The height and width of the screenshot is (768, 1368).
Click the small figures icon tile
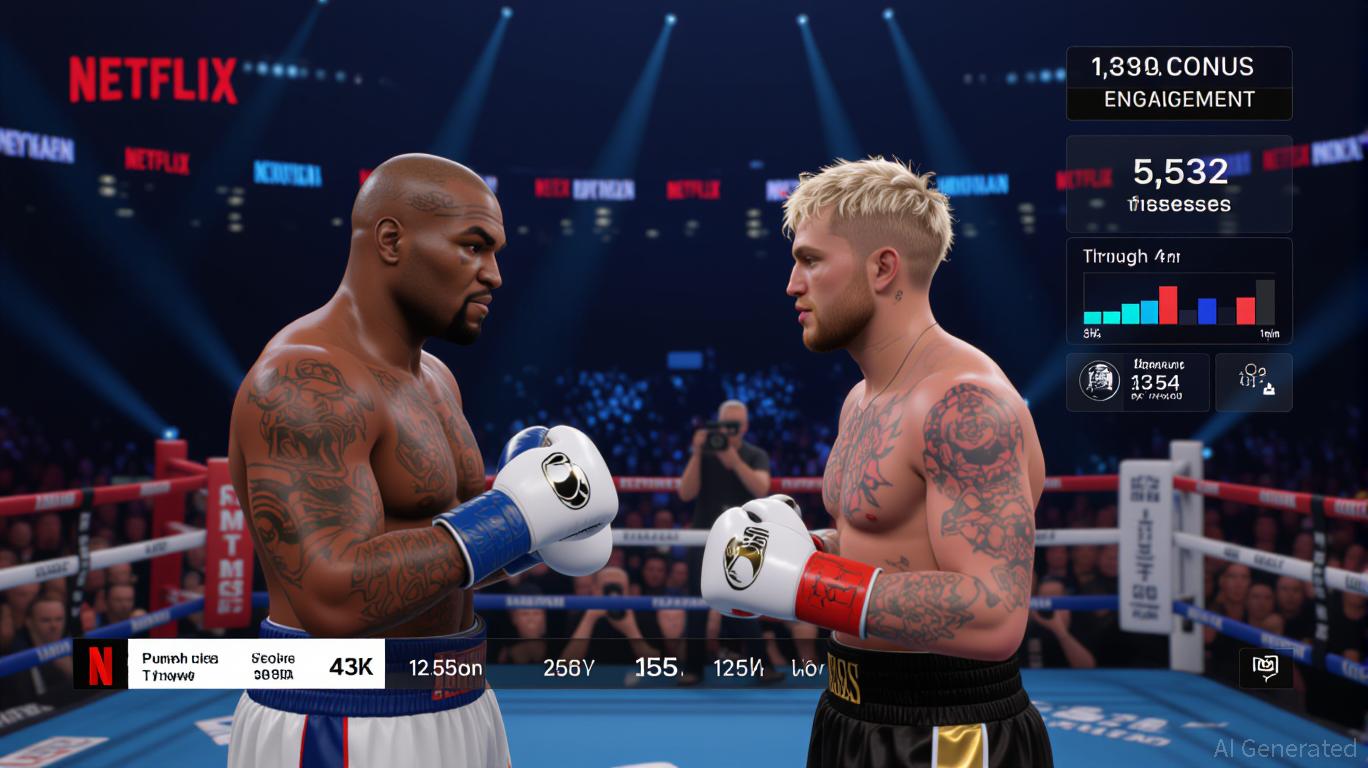coord(1253,382)
